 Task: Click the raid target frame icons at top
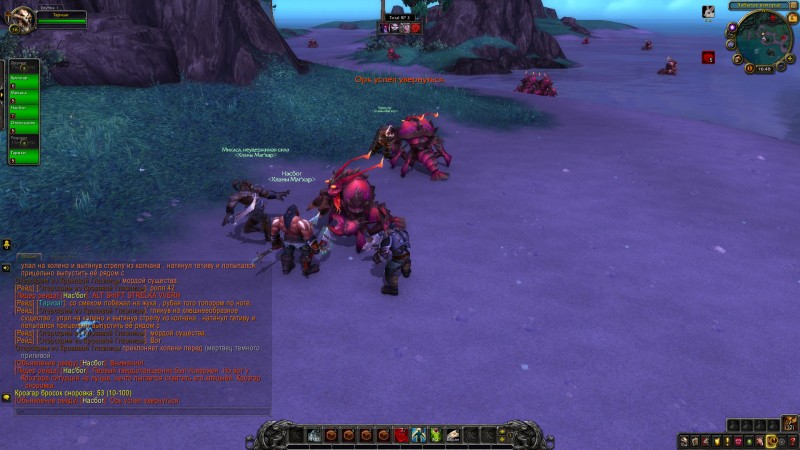point(400,28)
